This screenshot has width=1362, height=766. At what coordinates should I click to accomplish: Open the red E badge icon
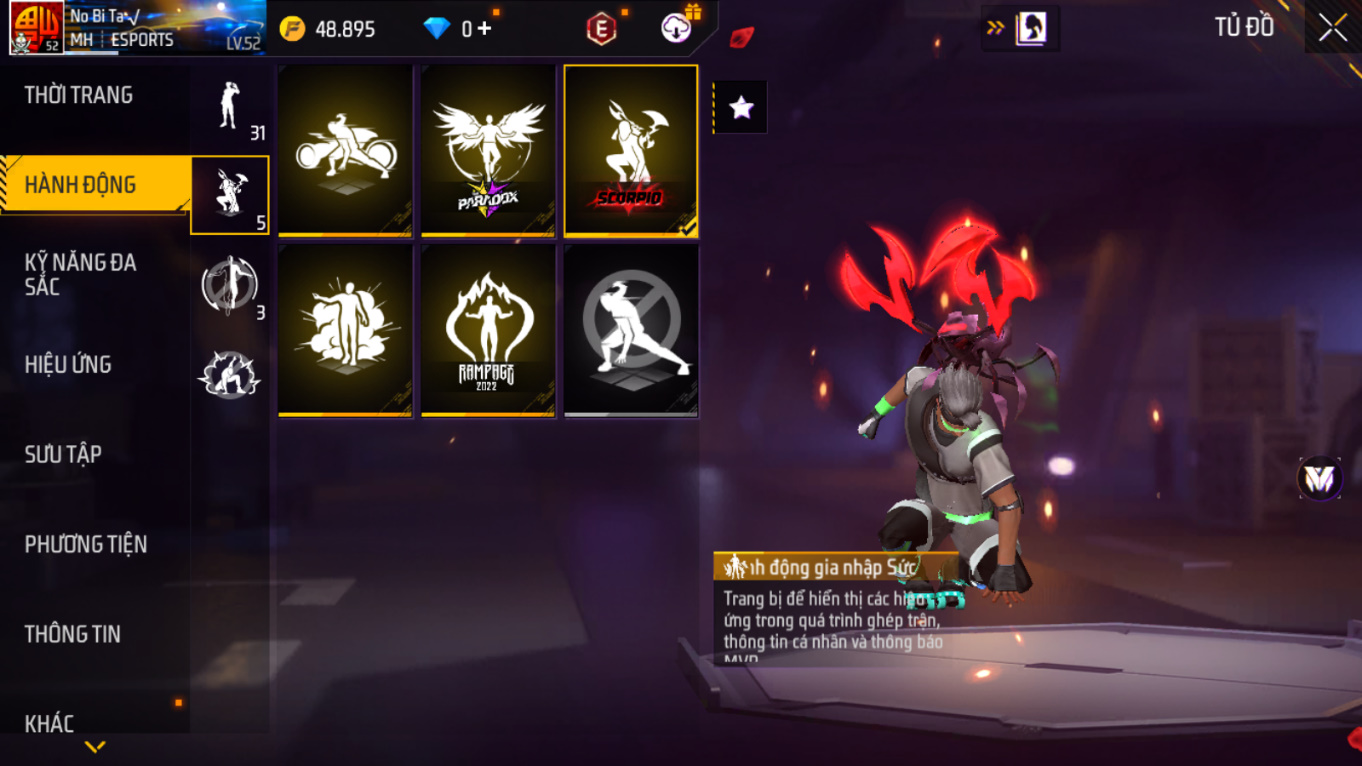click(601, 29)
